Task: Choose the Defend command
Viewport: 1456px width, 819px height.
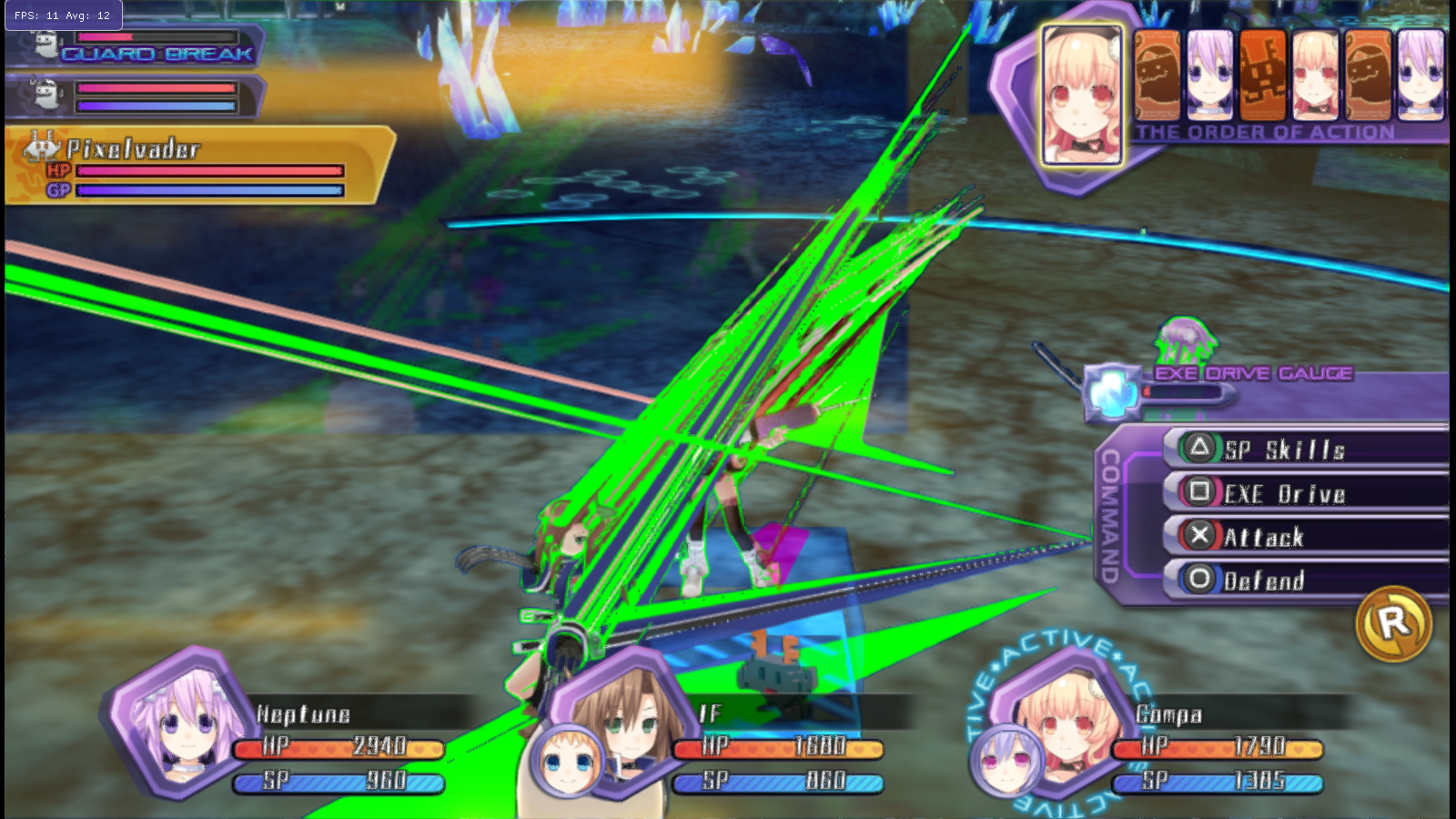Action: click(x=1268, y=580)
